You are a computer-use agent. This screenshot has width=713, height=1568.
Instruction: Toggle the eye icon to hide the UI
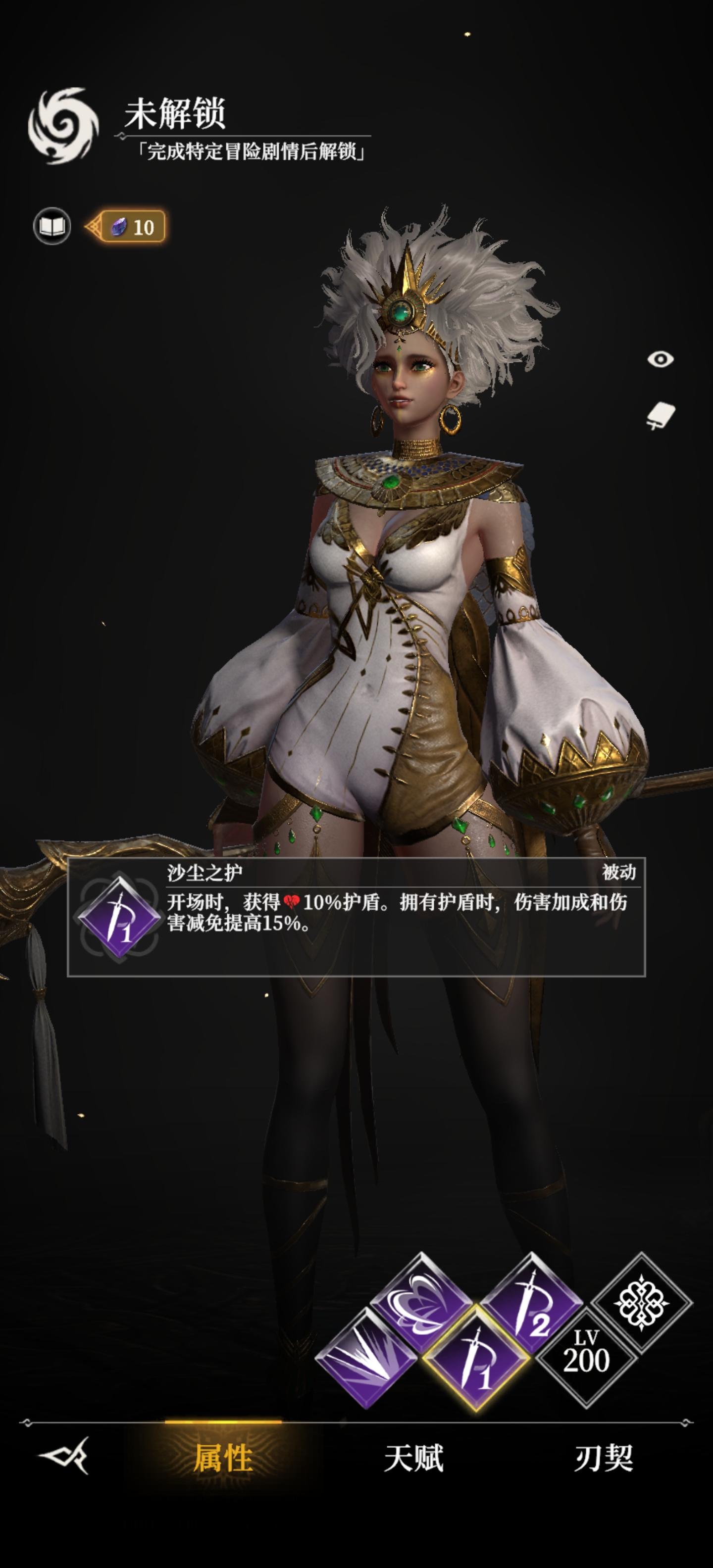coord(662,359)
